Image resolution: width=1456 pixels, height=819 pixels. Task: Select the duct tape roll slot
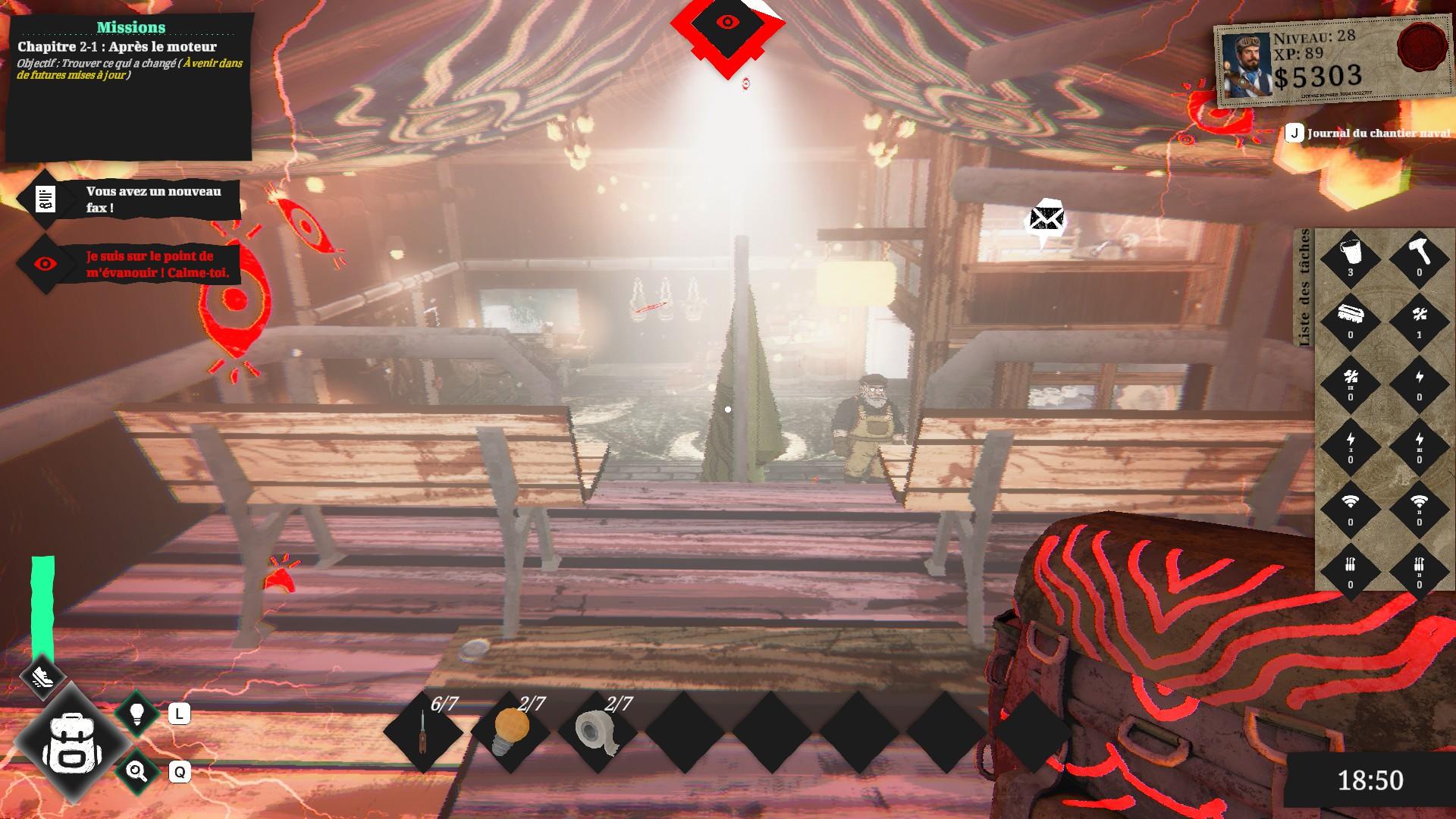pyautogui.click(x=597, y=732)
